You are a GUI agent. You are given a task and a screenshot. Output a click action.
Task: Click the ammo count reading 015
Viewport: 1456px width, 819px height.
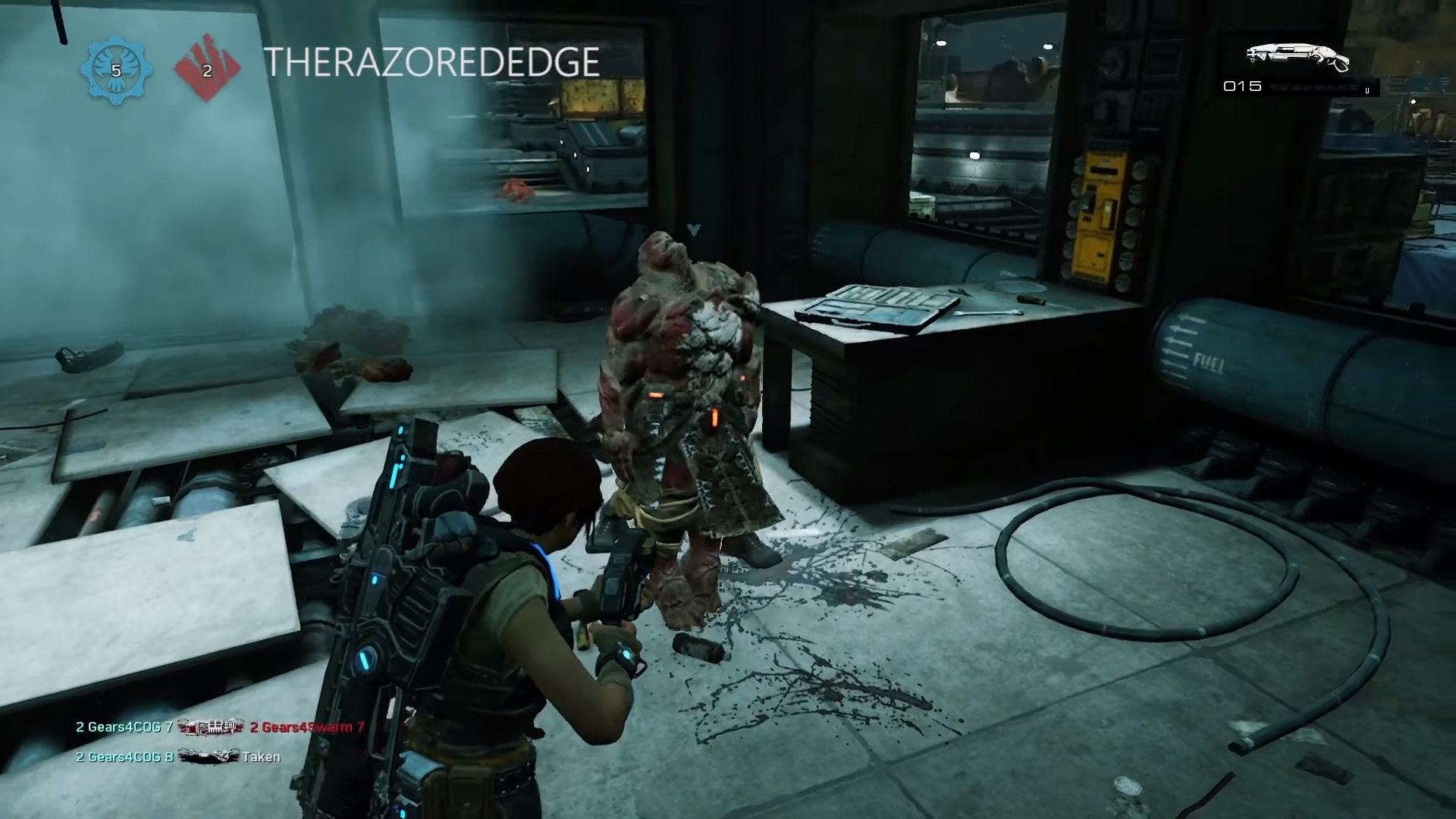tap(1241, 88)
